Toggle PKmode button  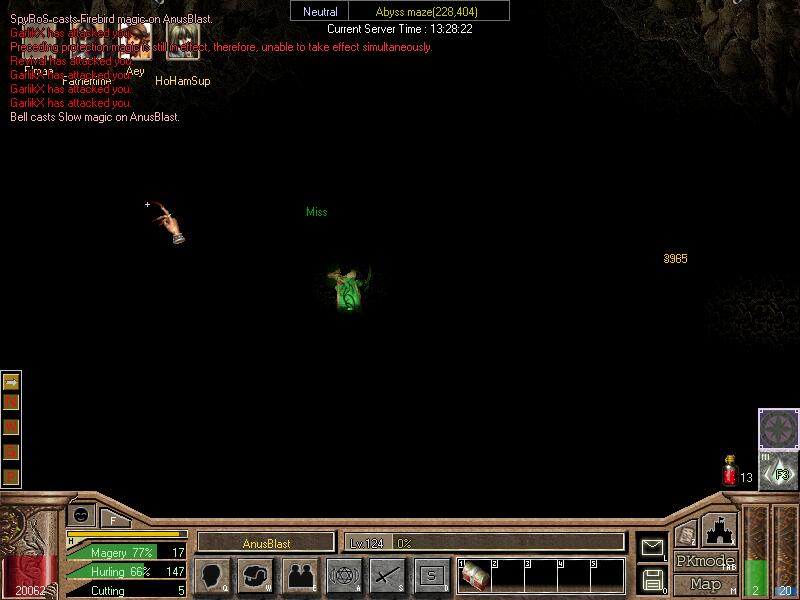pos(706,561)
